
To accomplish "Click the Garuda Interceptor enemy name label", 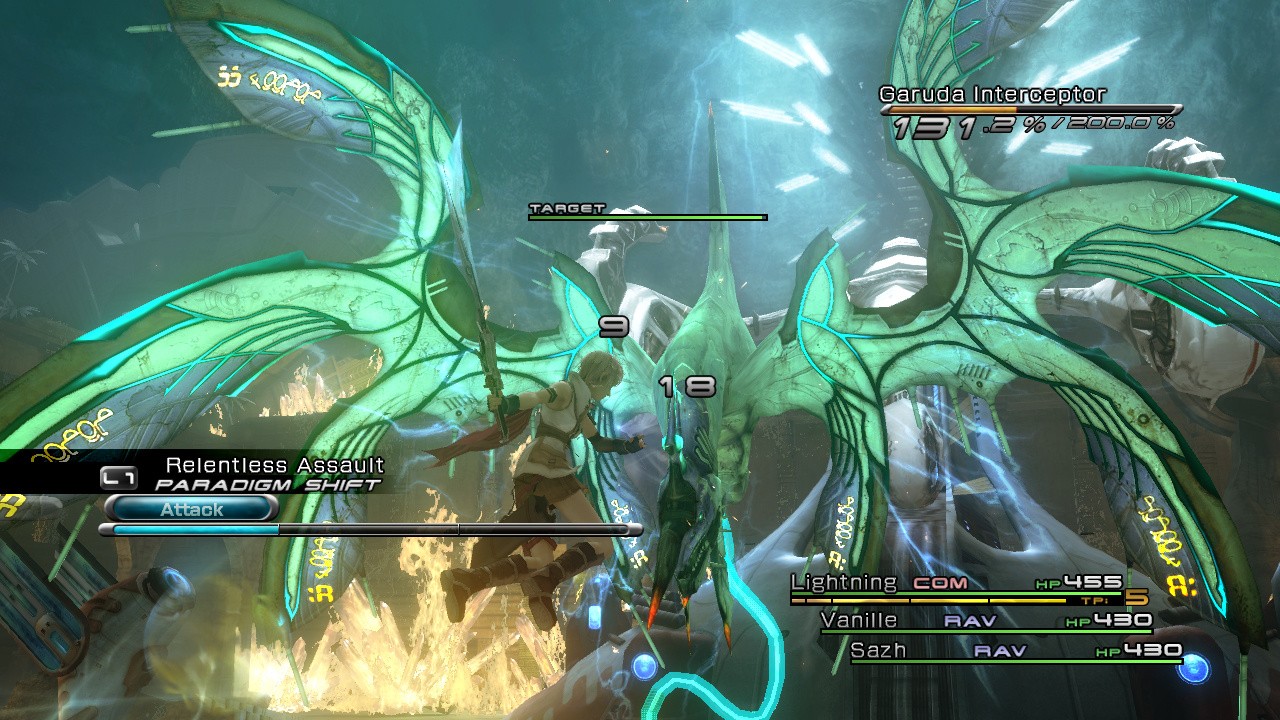I will (x=992, y=94).
